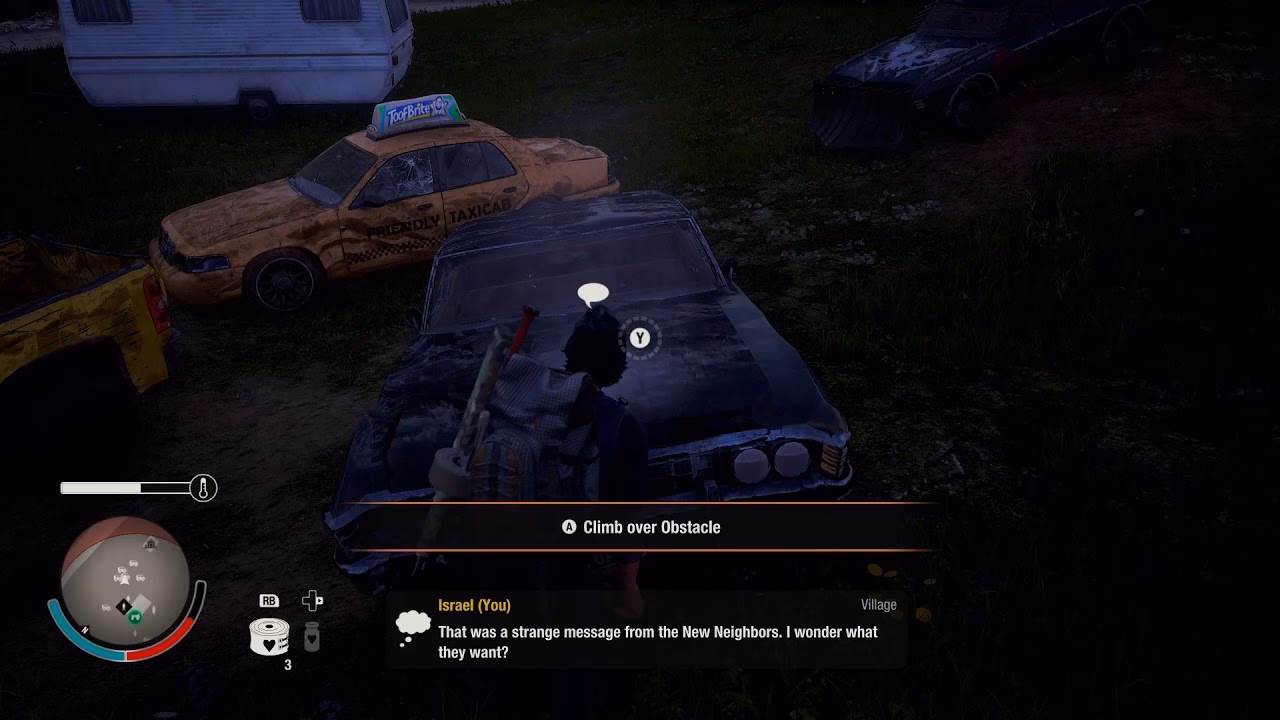
Task: Click the Israel (You) speaker name
Action: tap(474, 605)
